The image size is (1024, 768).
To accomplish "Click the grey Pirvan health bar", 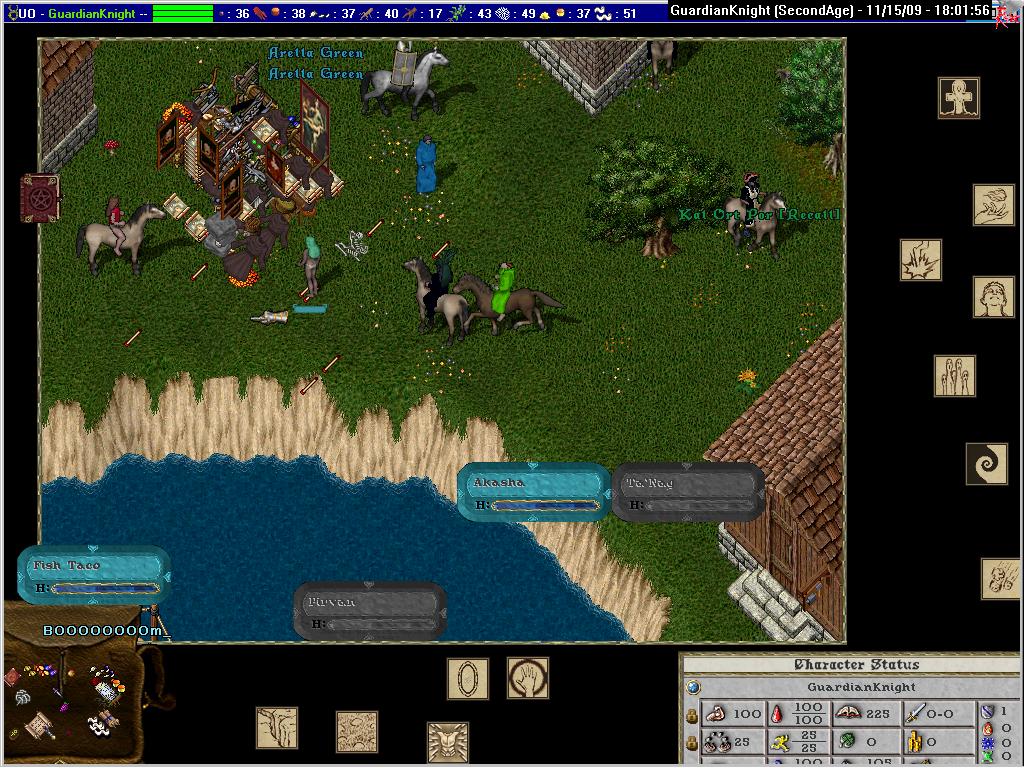I will (370, 611).
